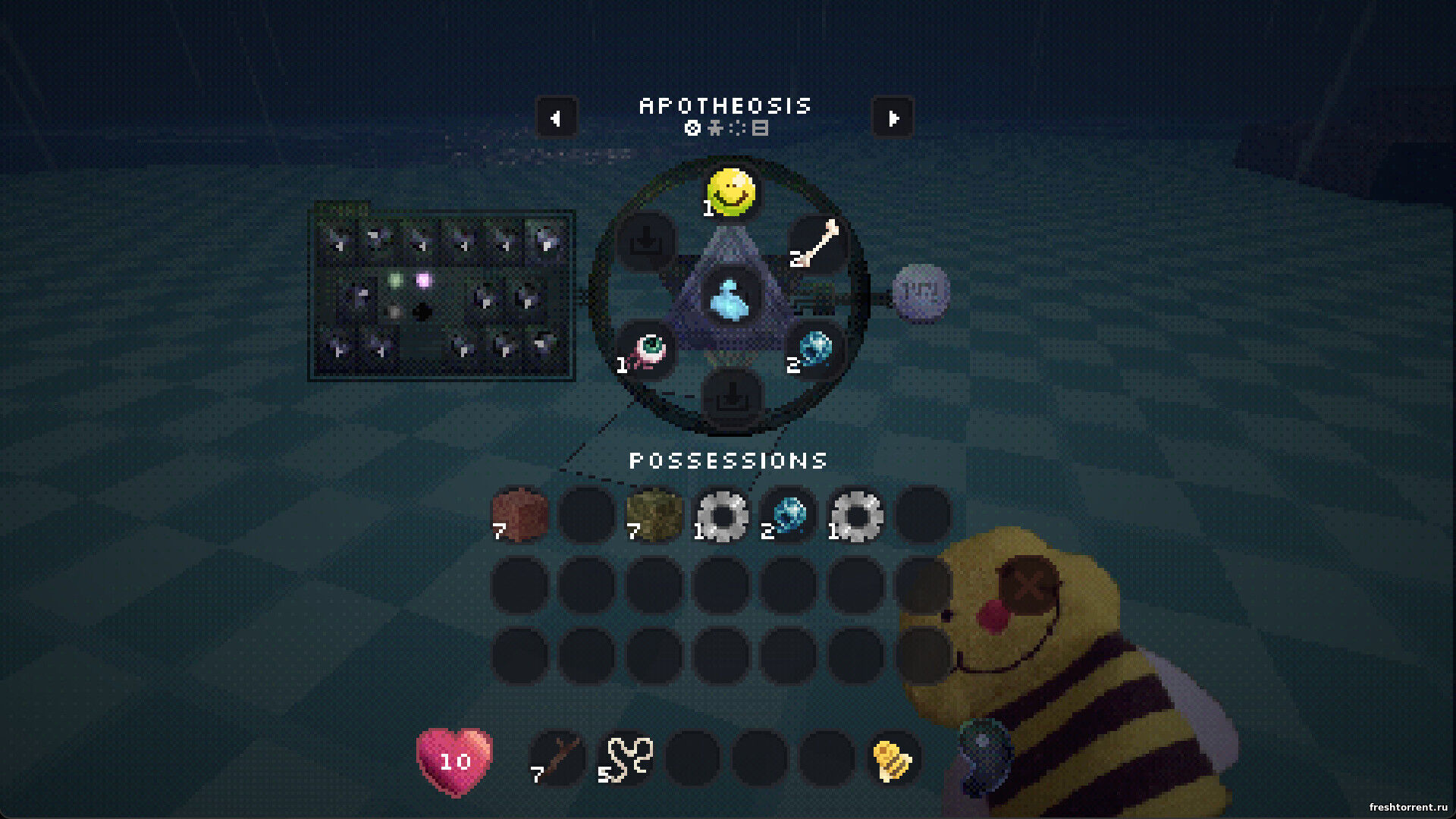1456x819 pixels.
Task: Pick the bone item in the wheel
Action: pyautogui.click(x=817, y=244)
